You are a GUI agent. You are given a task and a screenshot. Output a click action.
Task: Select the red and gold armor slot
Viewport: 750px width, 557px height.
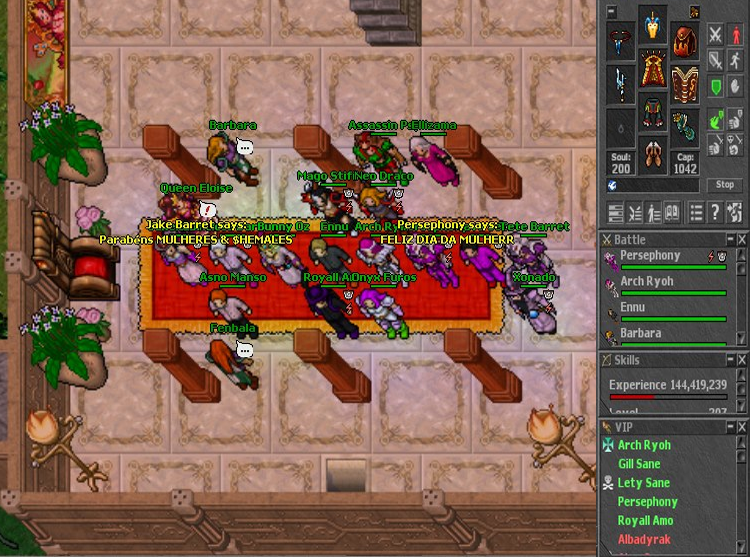pyautogui.click(x=653, y=71)
